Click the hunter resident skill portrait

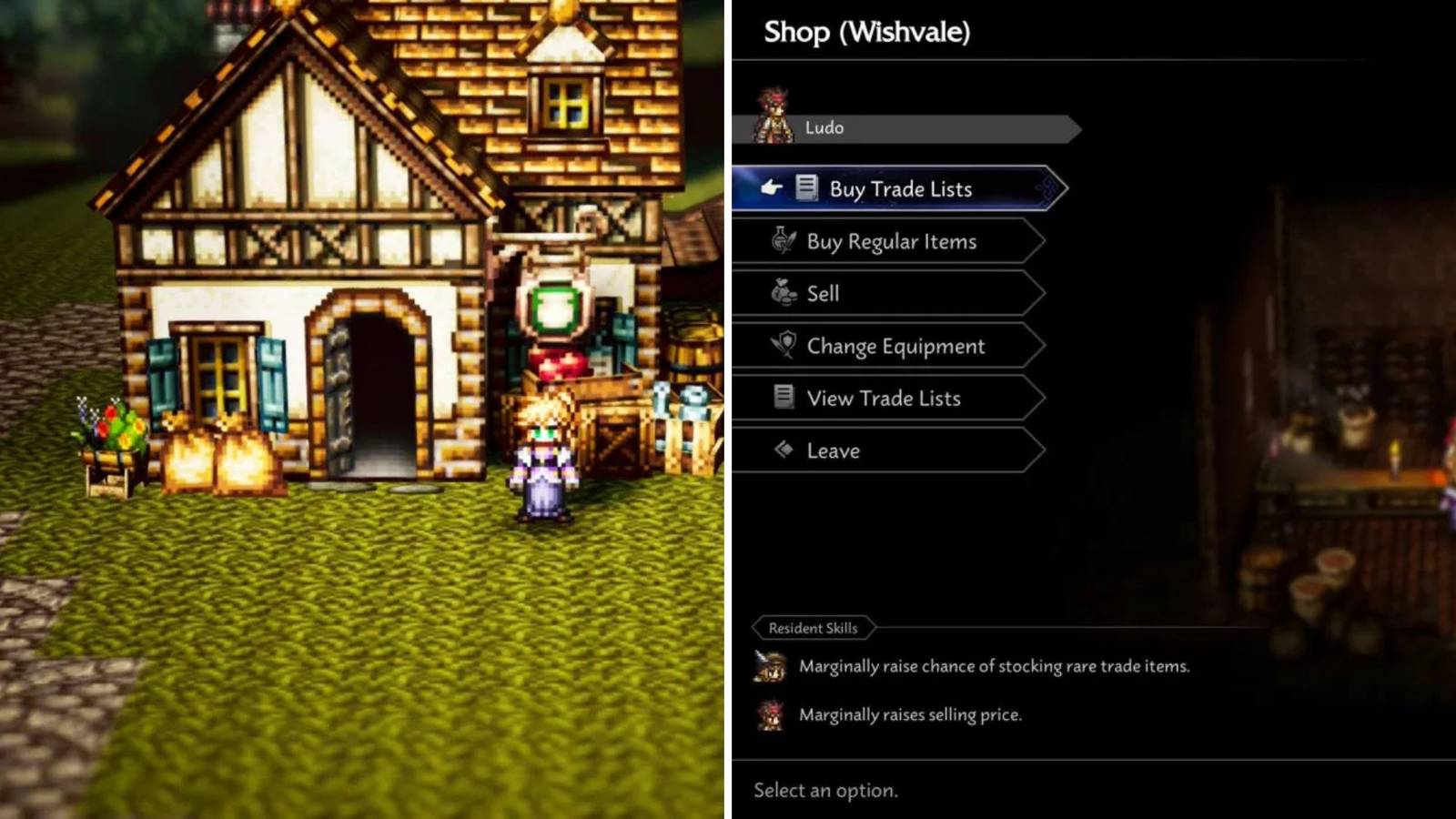pos(770,666)
